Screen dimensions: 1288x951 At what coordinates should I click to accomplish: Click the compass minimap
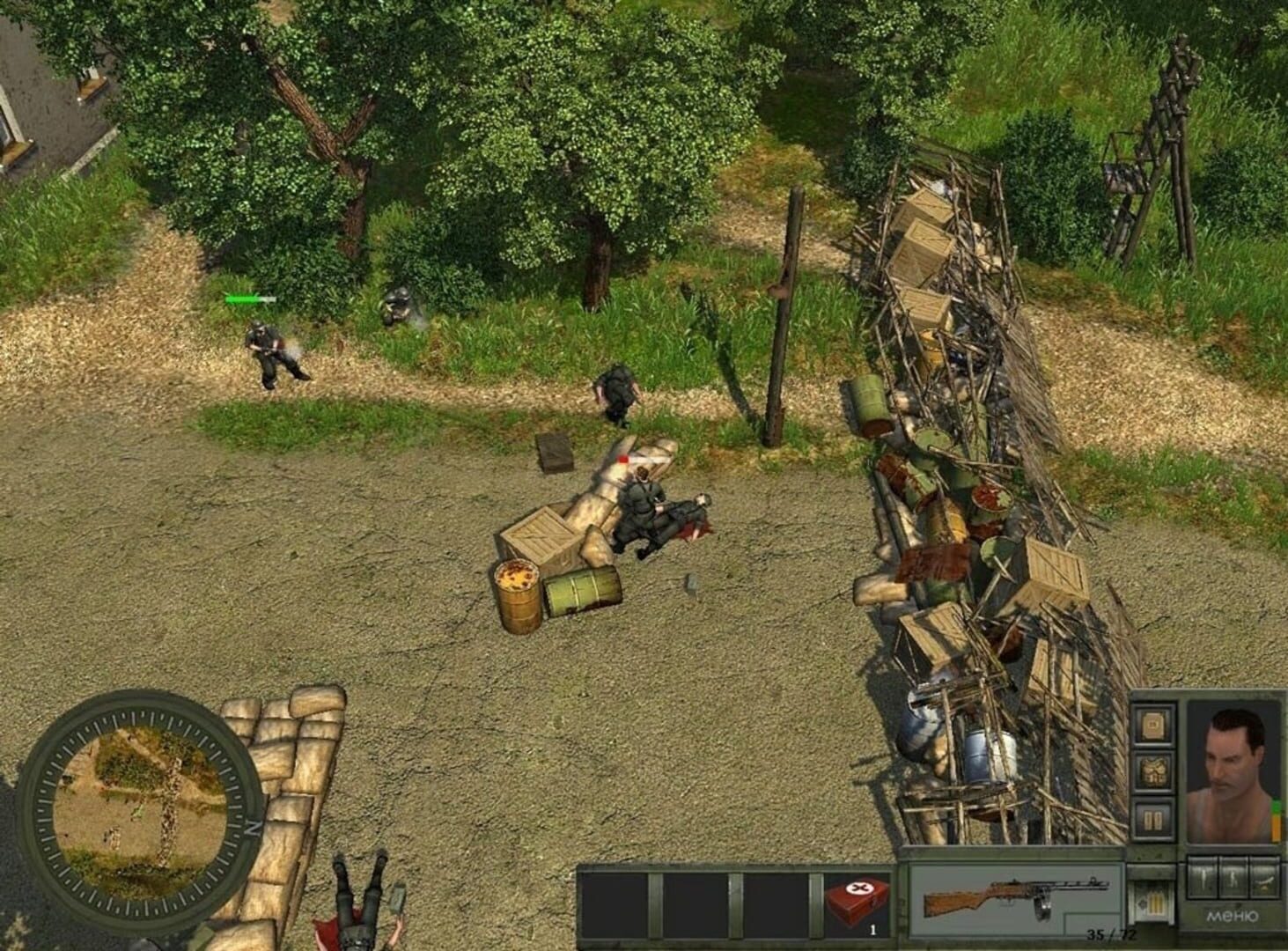[x=136, y=806]
